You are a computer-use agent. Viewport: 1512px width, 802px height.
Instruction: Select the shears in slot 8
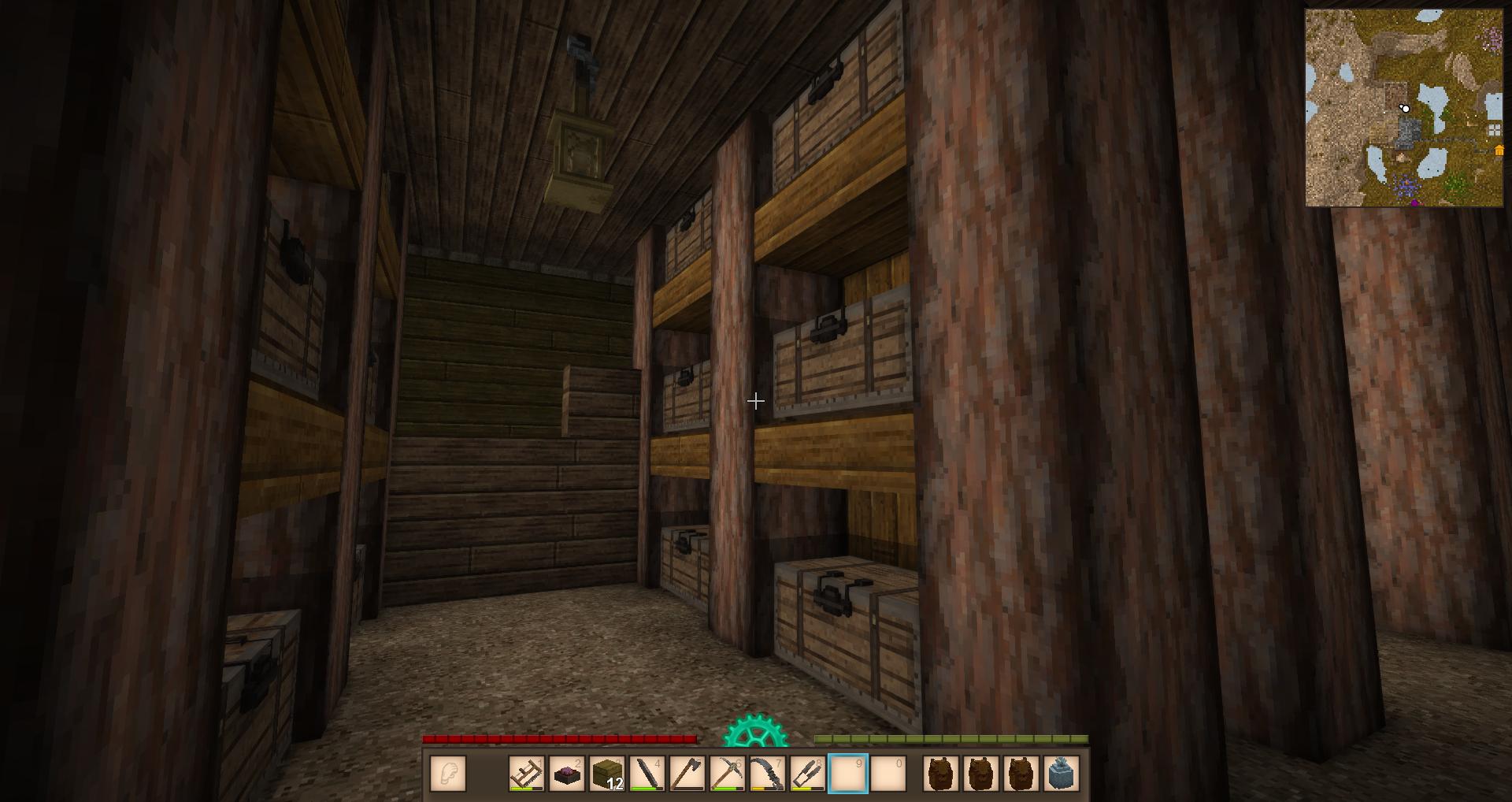tap(808, 774)
